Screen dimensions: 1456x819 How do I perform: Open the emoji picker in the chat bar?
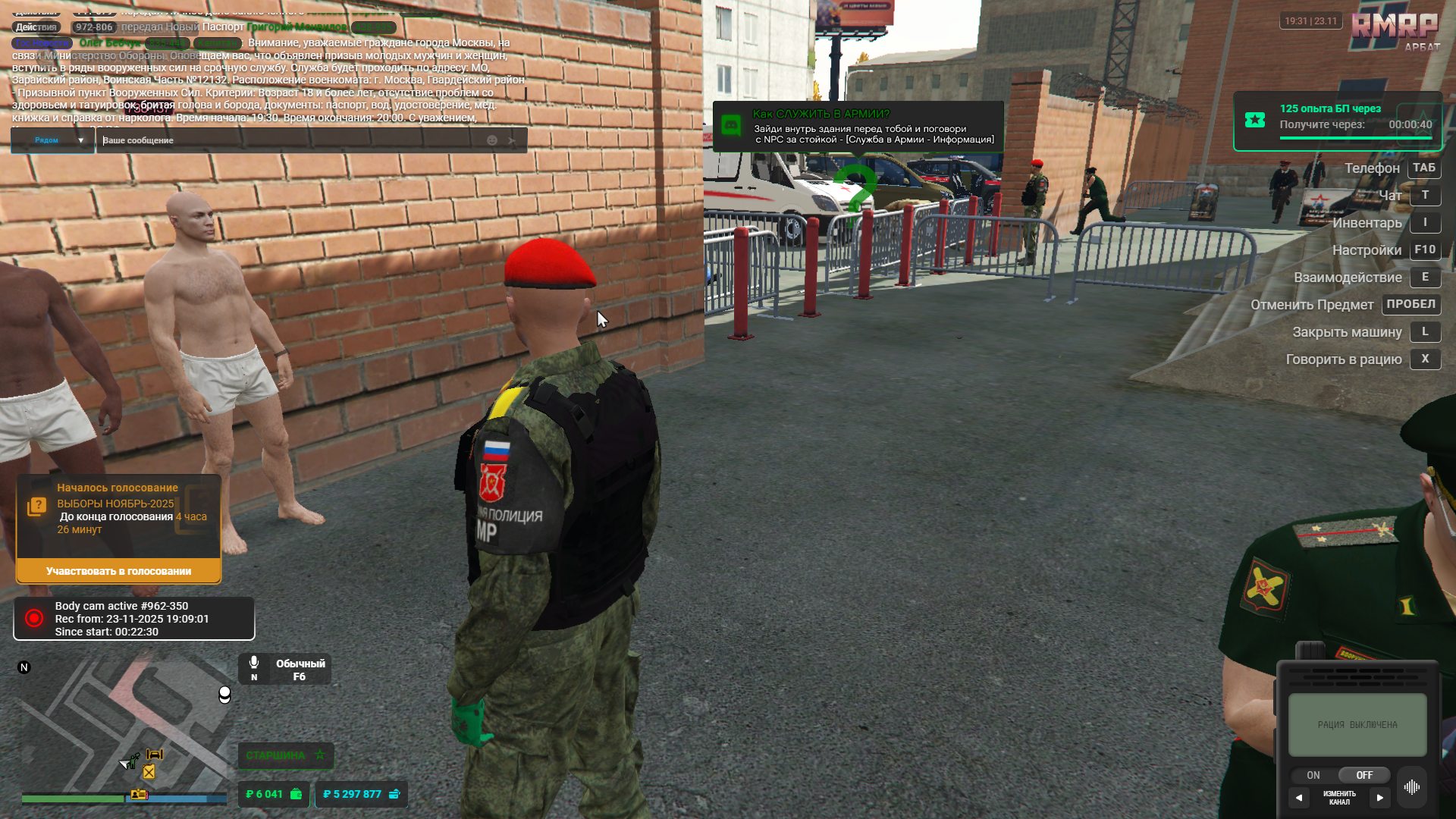[x=491, y=140]
